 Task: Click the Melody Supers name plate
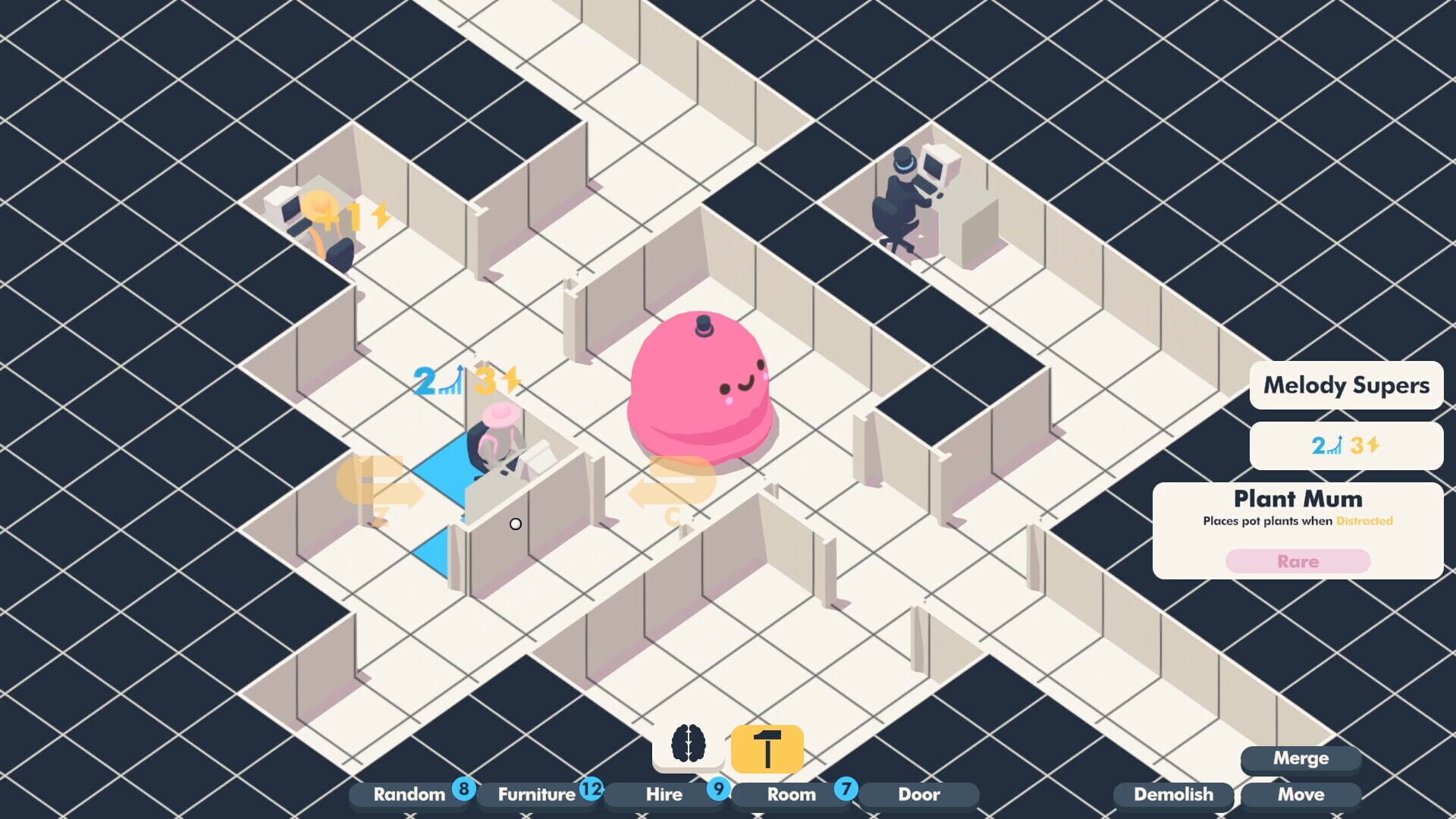[x=1345, y=385]
